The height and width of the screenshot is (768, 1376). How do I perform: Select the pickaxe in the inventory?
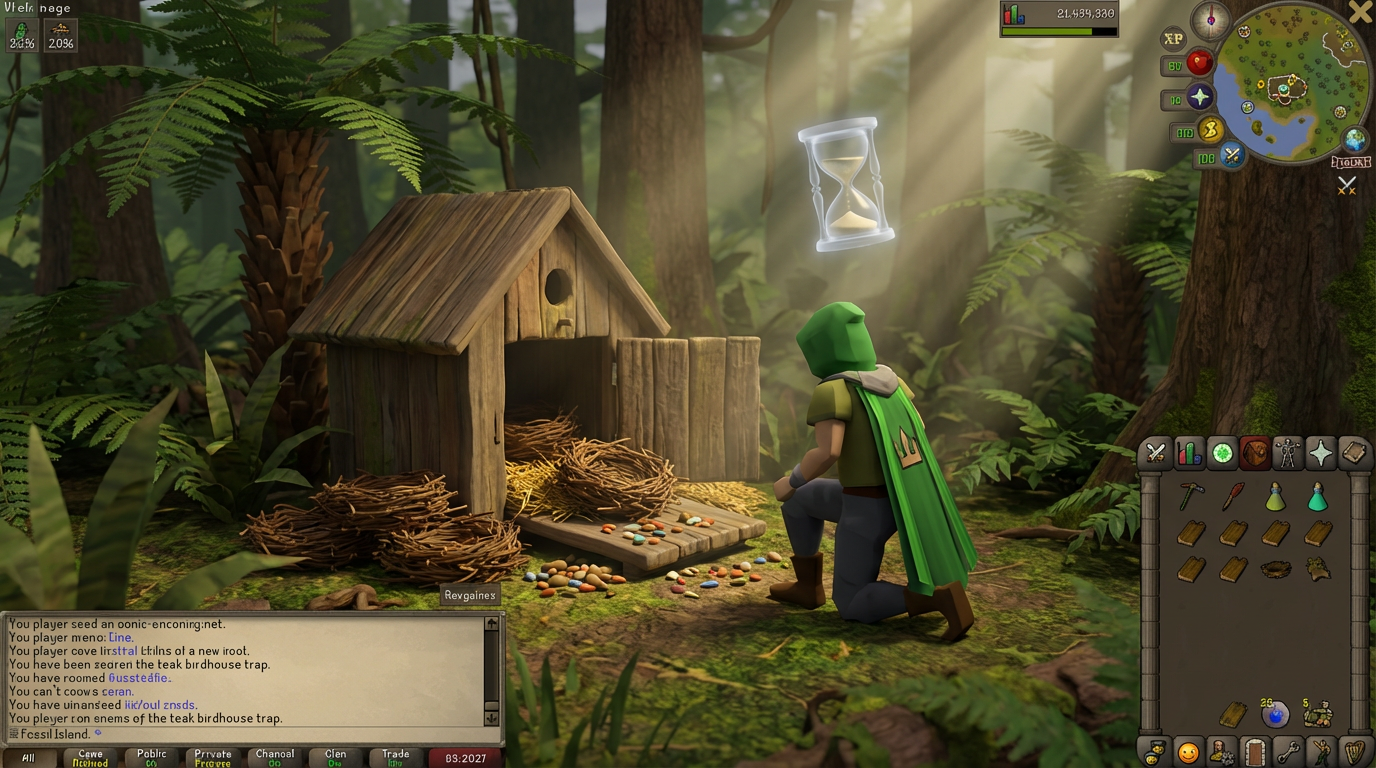pyautogui.click(x=1190, y=496)
